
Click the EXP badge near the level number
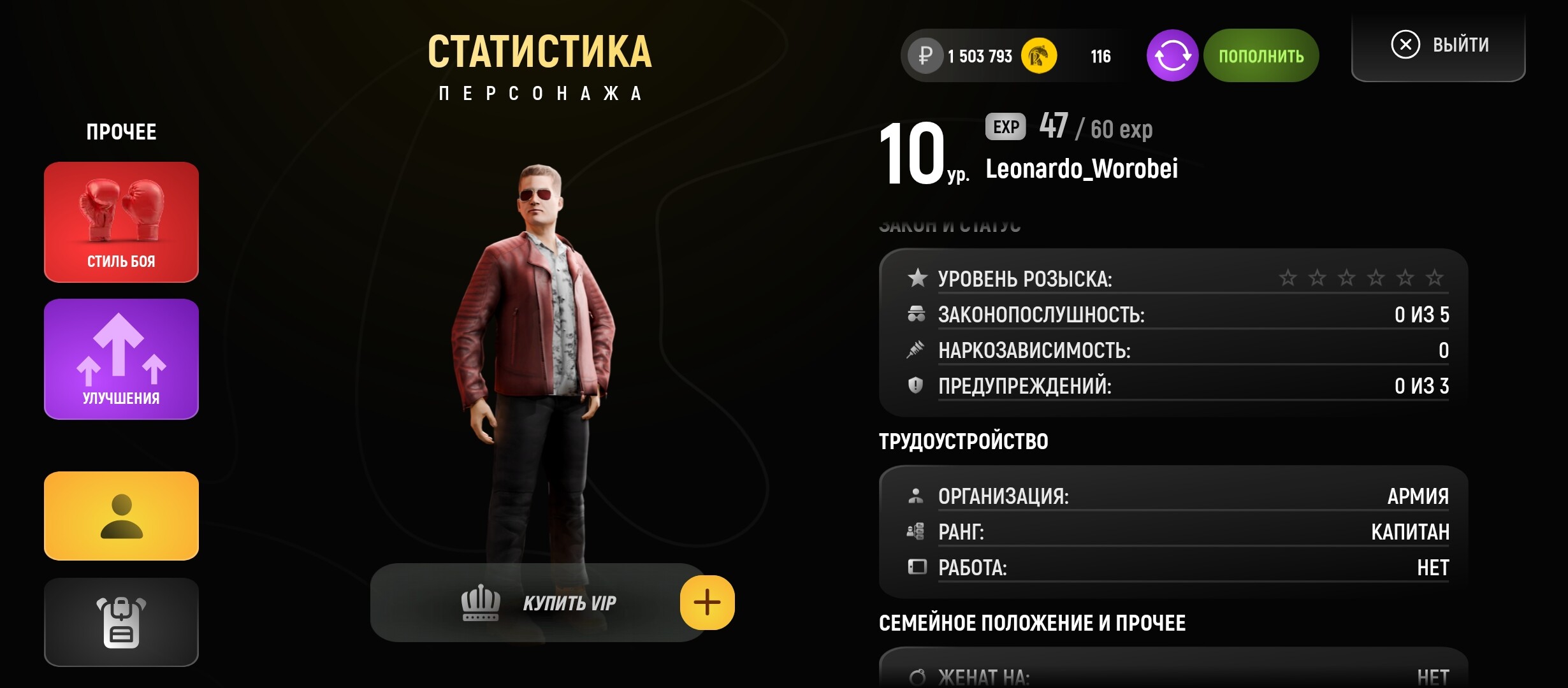1006,127
